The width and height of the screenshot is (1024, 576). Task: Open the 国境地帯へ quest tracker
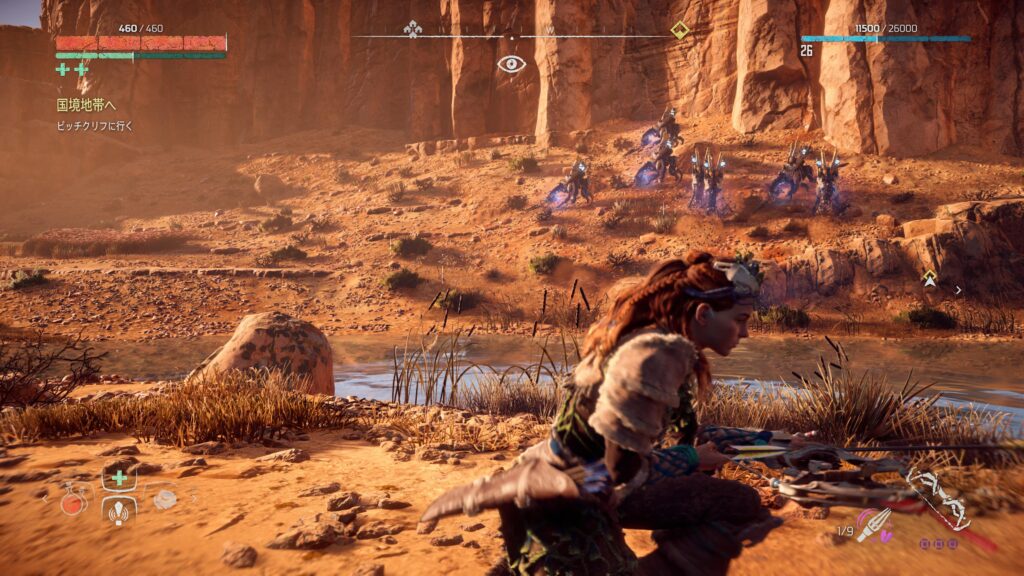pos(85,104)
